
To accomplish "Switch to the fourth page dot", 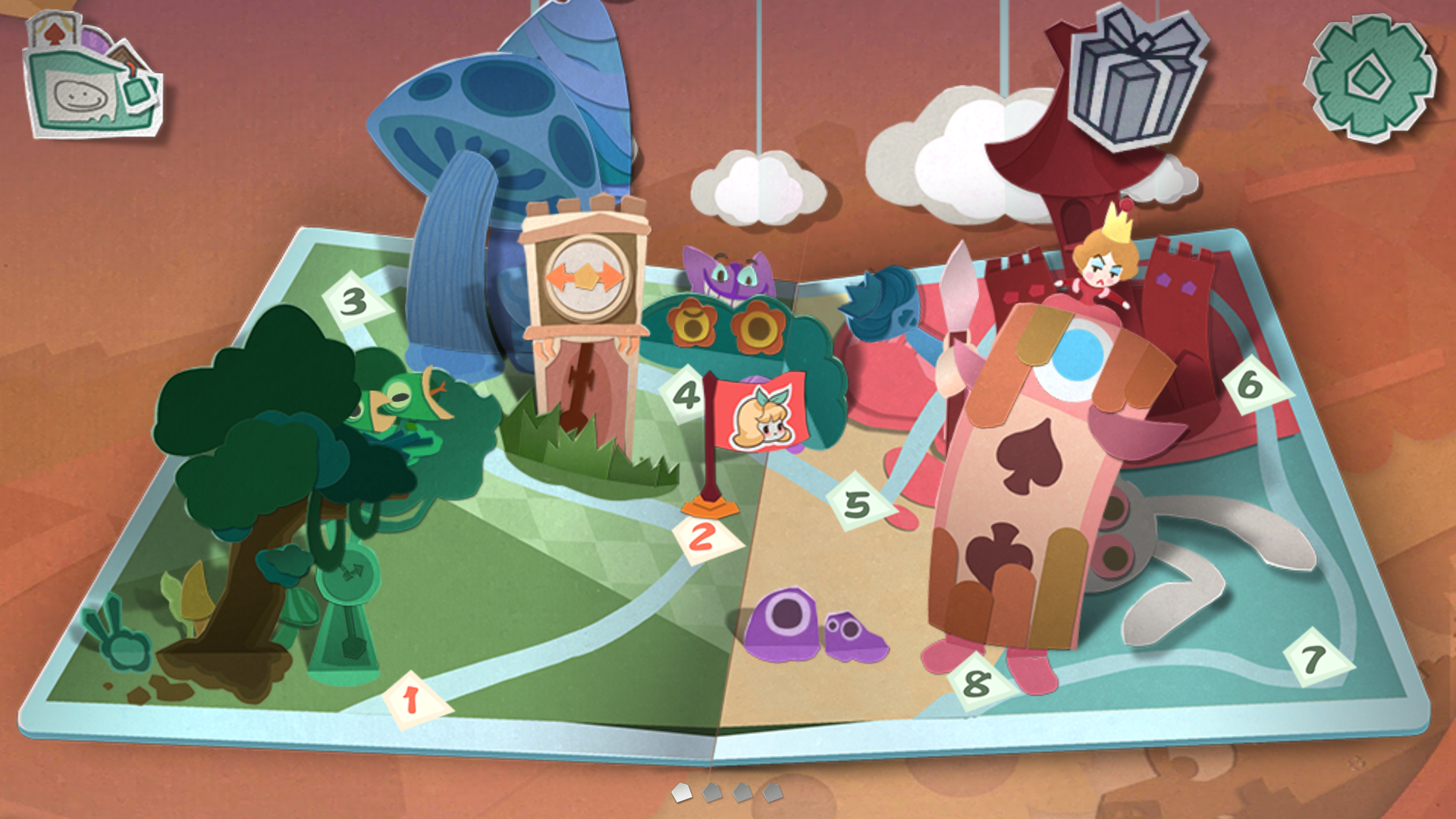I will 773,792.
